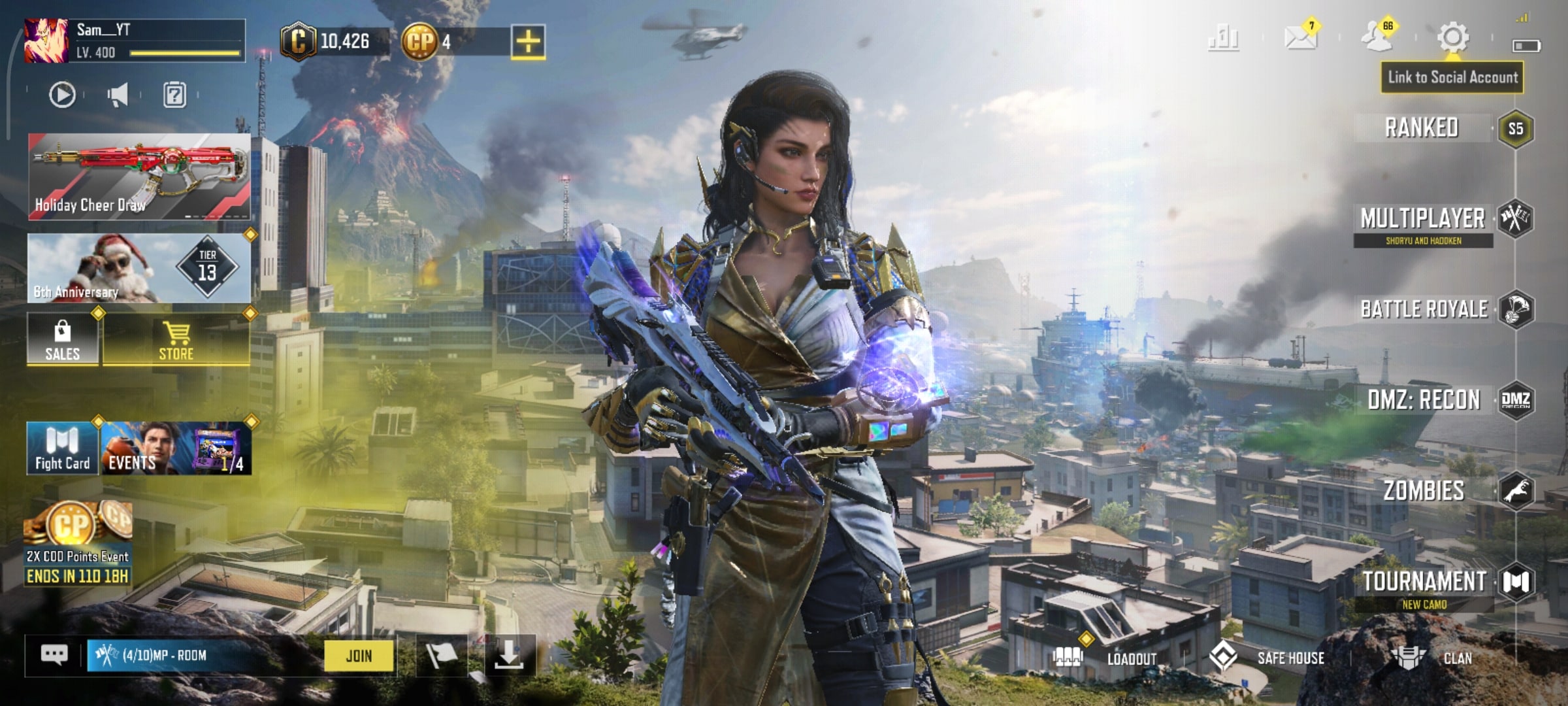Open DMZ: Recon mode
Viewport: 1568px width, 706px height.
pos(1424,399)
